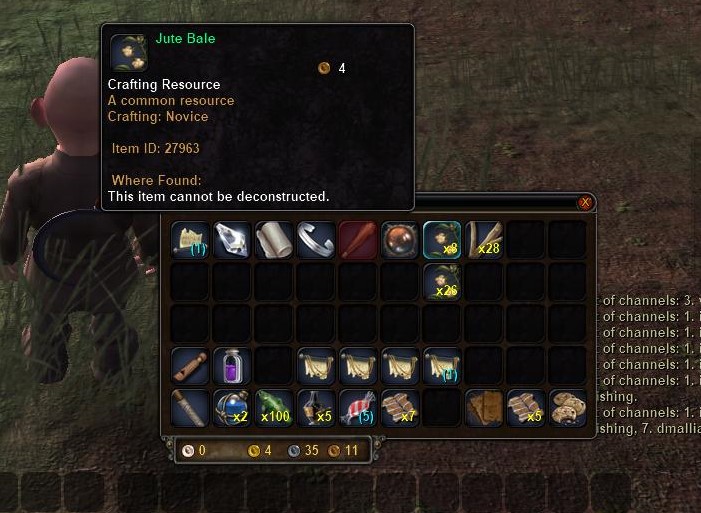This screenshot has height=513, width=701.
Task: Select the Jute Bale stack of 26
Action: (441, 281)
